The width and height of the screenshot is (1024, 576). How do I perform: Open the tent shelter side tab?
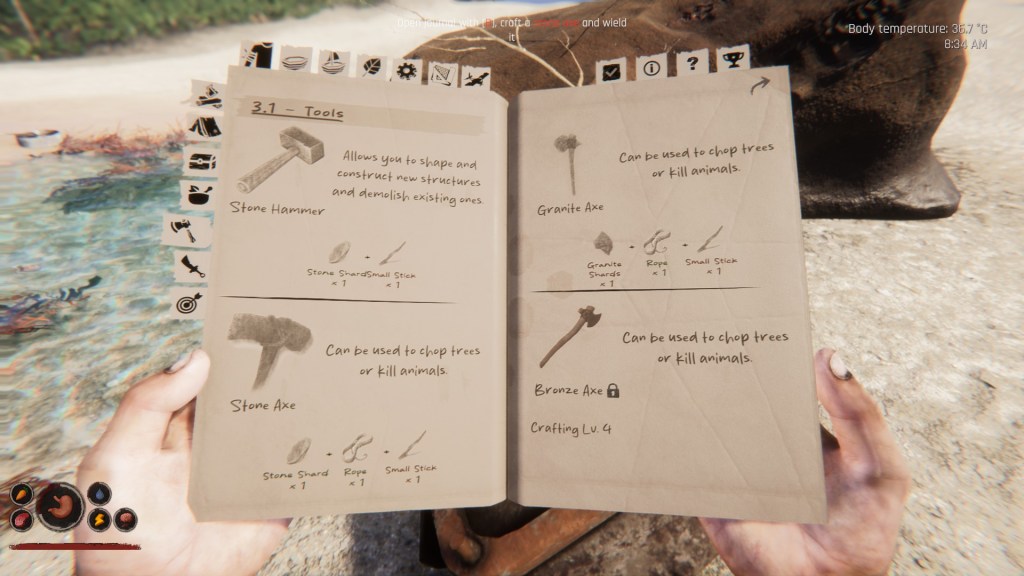pyautogui.click(x=203, y=128)
